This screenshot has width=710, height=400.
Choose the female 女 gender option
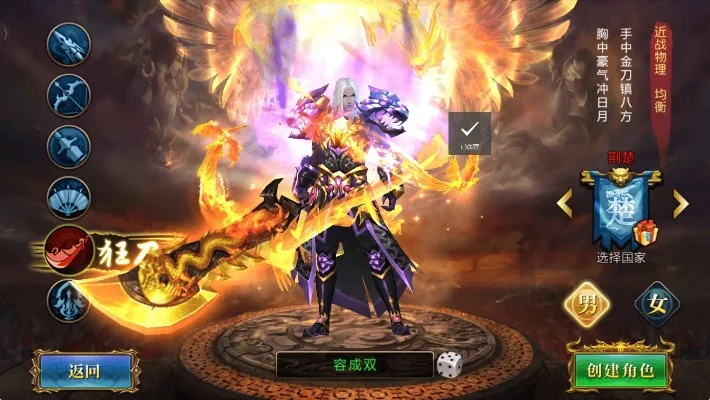pos(657,306)
